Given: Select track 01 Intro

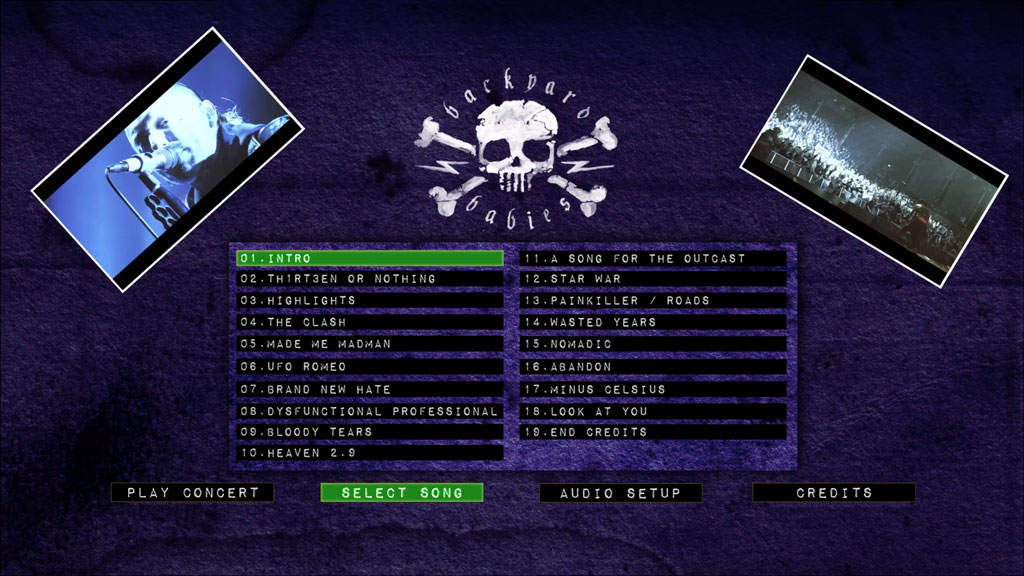Looking at the screenshot, I should coord(369,258).
